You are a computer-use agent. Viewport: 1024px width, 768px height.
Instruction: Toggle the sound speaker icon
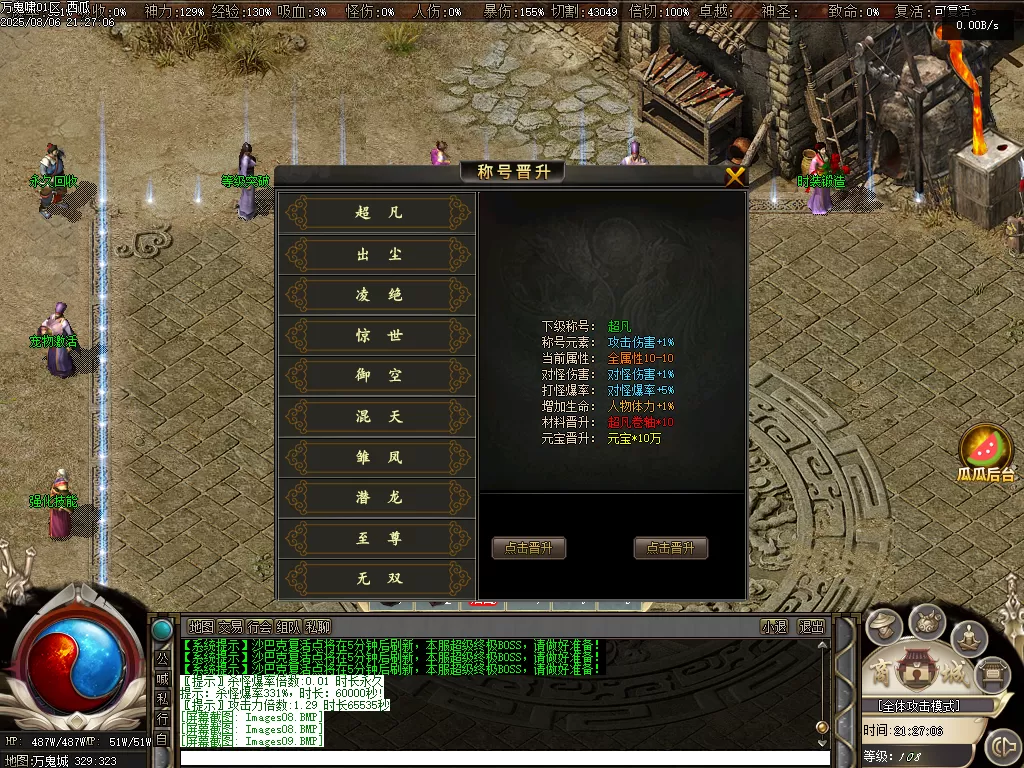[1002, 746]
